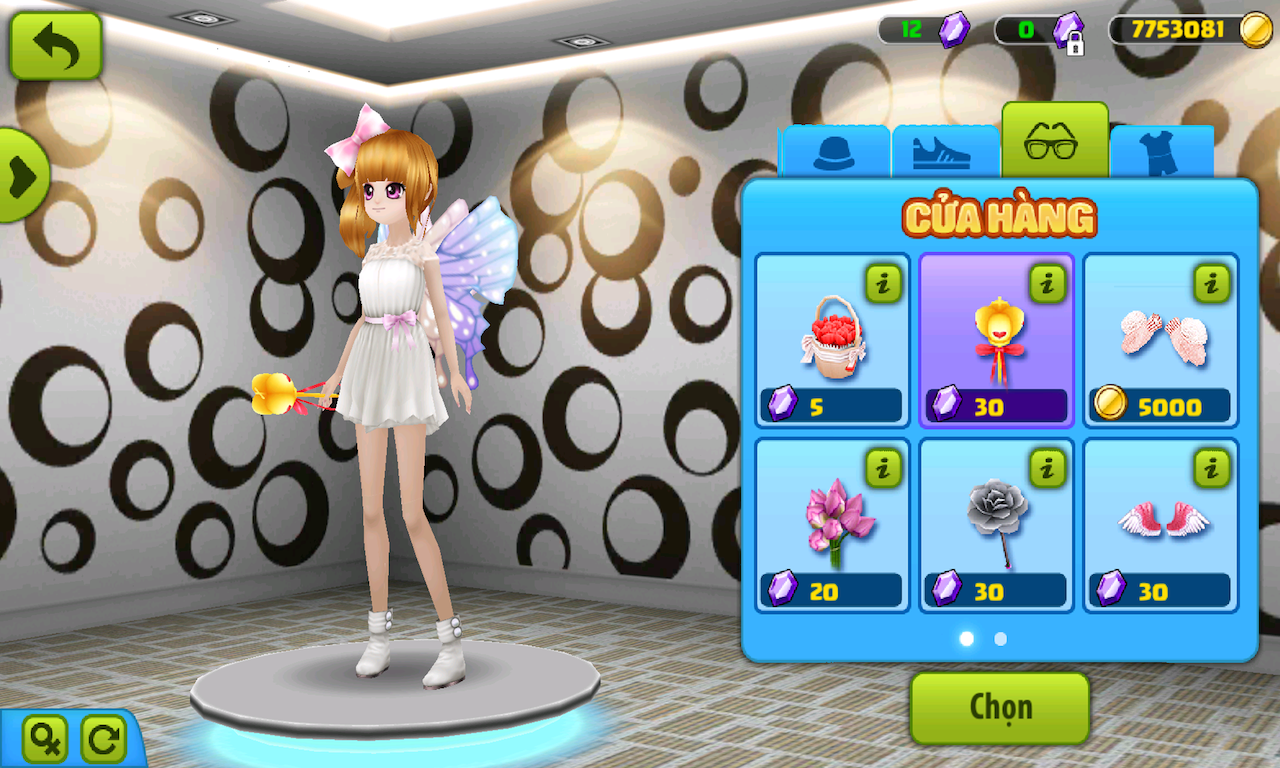Rotate the character with the circular arrow button

(x=103, y=740)
